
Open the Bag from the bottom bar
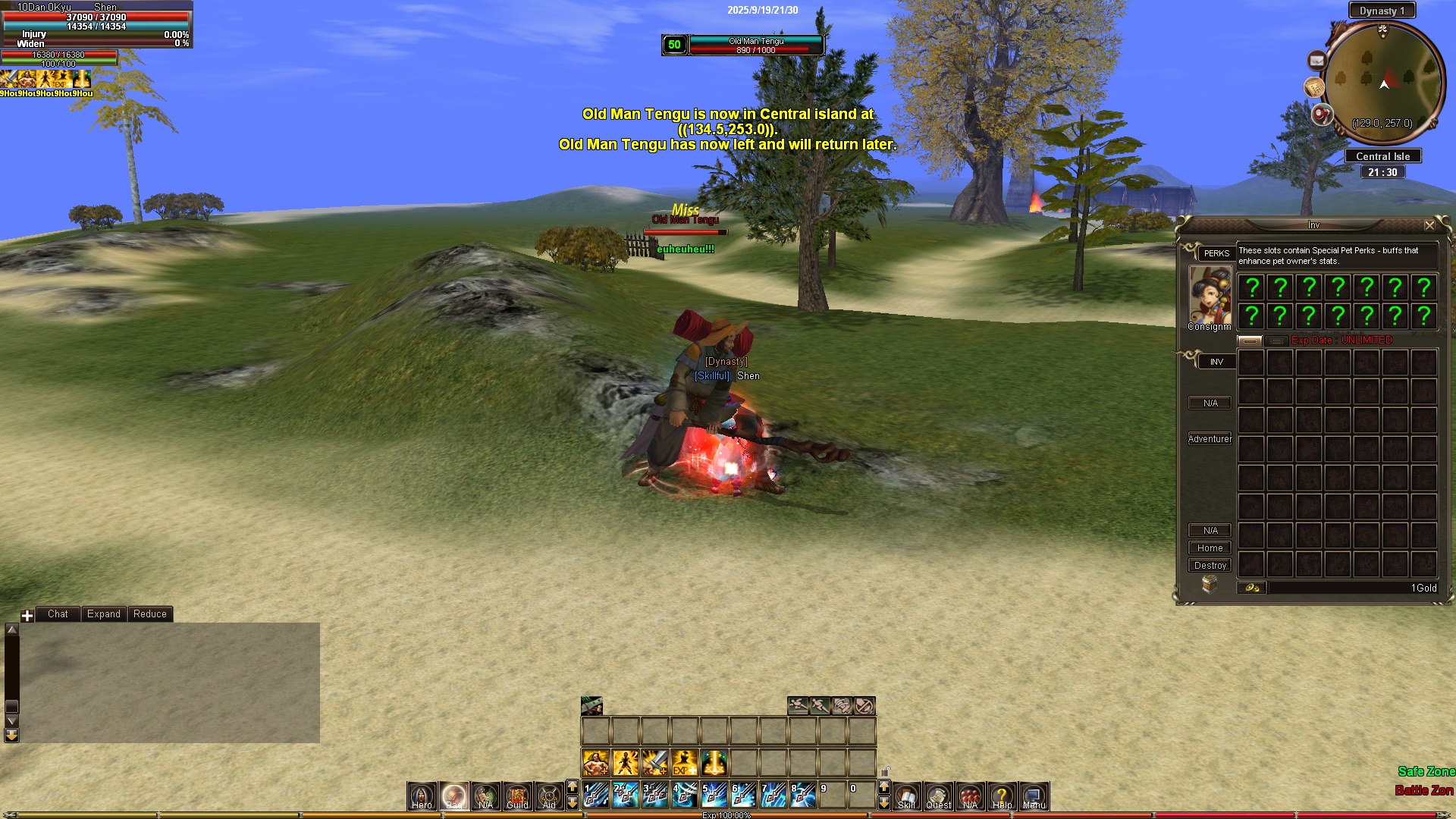[x=453, y=795]
